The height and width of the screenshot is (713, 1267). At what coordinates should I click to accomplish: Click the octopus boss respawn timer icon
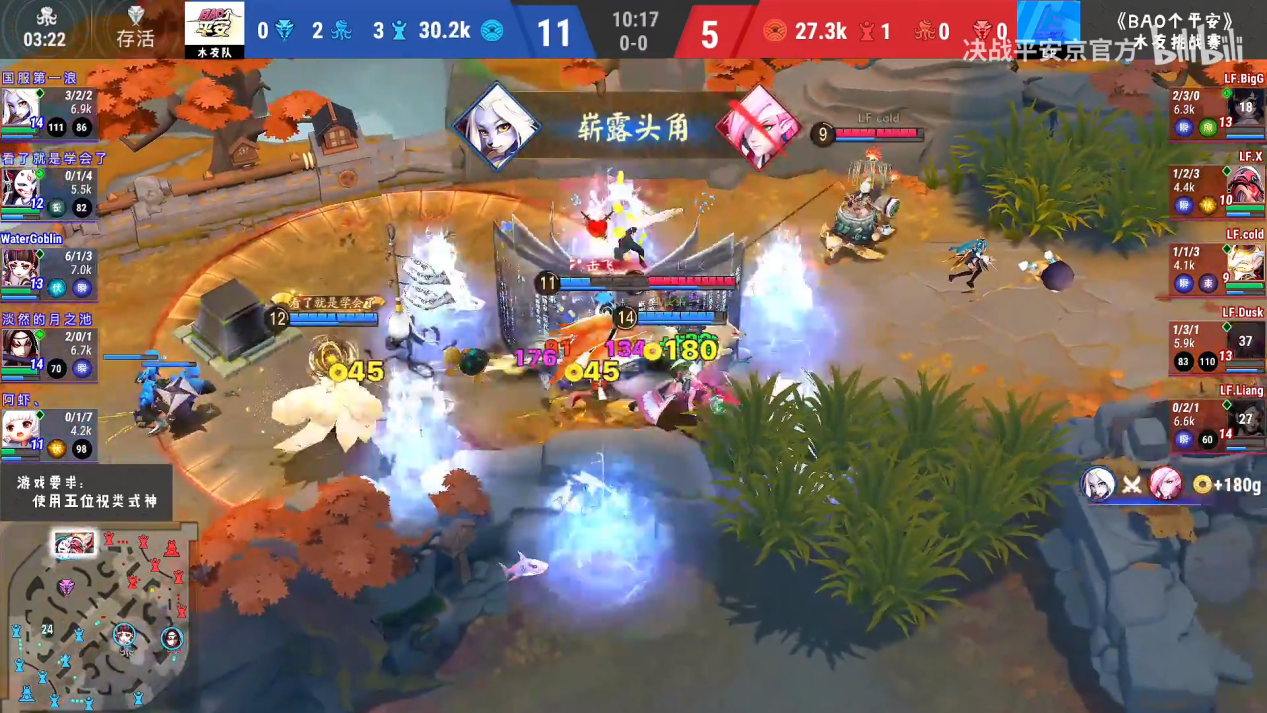(45, 17)
